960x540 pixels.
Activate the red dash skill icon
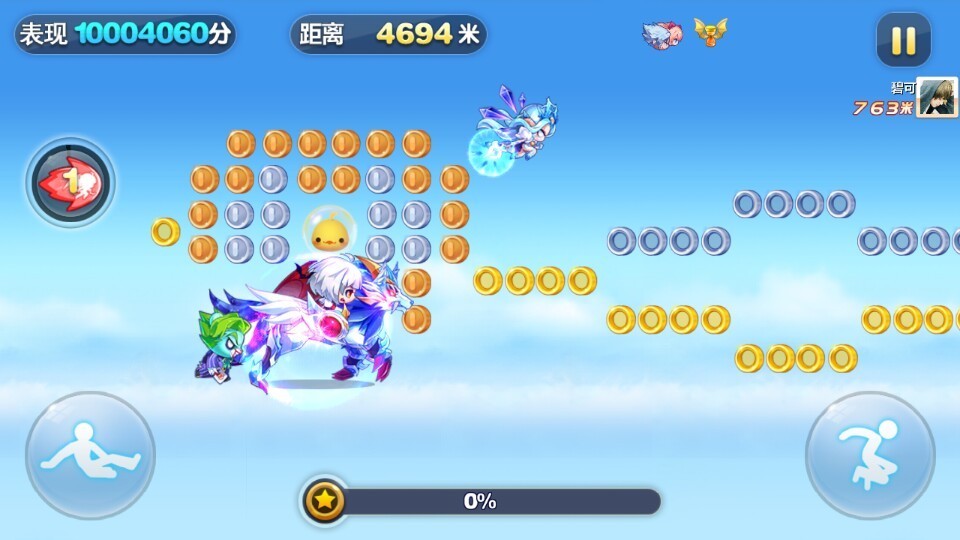70,182
